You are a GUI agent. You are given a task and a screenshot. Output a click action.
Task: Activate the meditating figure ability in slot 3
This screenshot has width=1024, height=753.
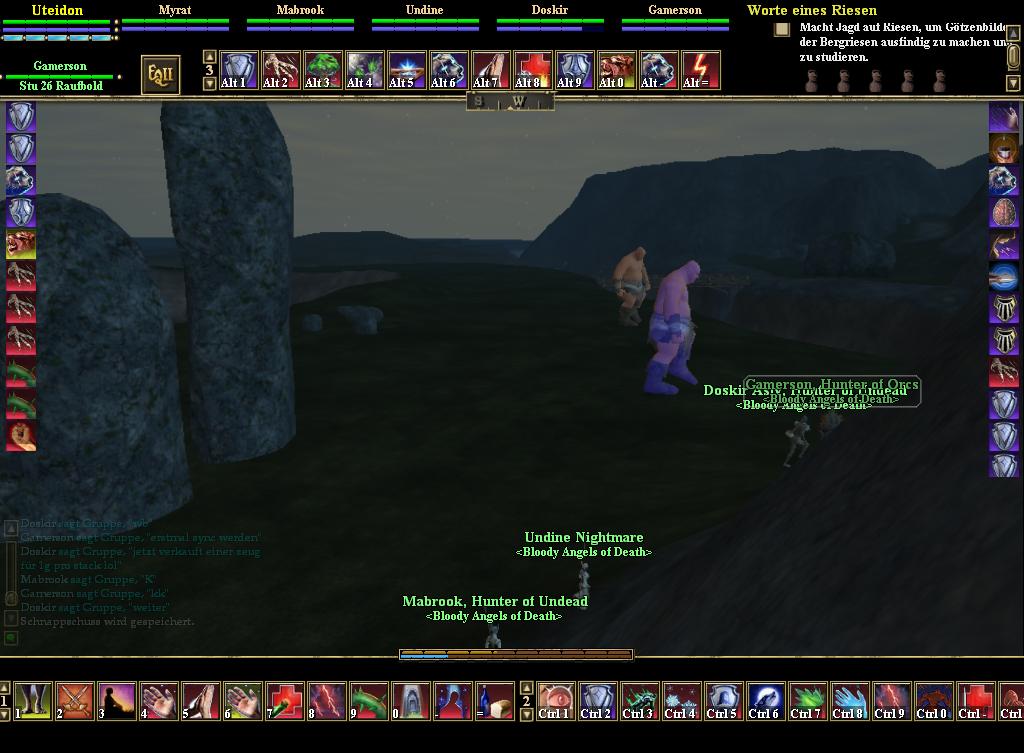click(x=117, y=701)
